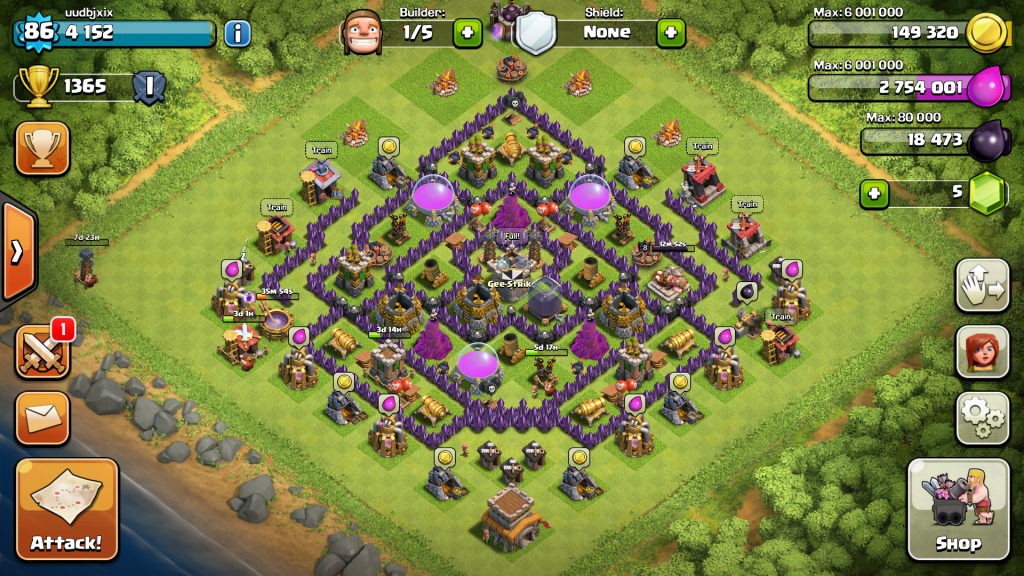Expand the orange side arrow tab

tap(17, 251)
